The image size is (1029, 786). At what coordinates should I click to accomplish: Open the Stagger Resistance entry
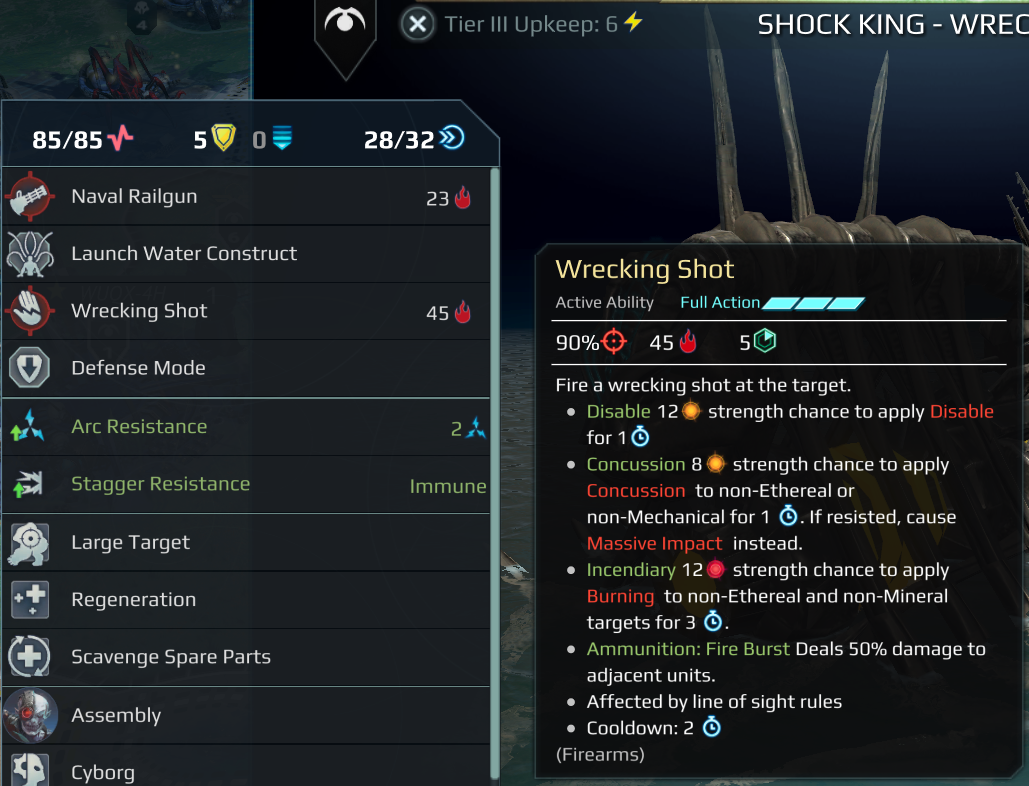(240, 485)
